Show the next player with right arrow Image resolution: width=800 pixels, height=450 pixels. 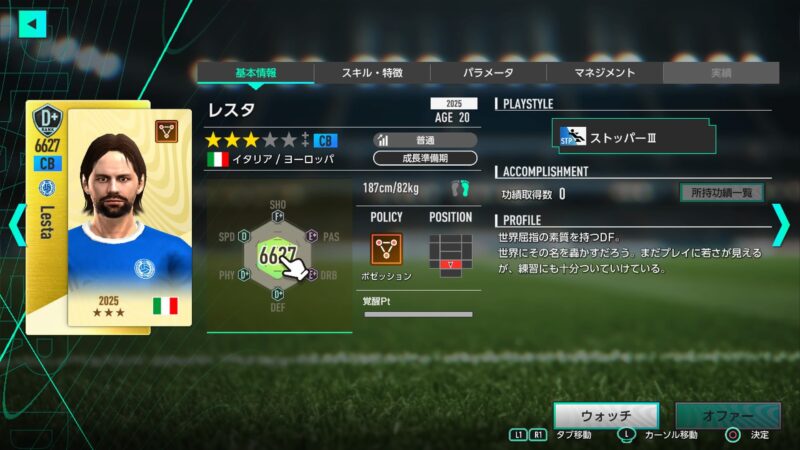point(781,225)
